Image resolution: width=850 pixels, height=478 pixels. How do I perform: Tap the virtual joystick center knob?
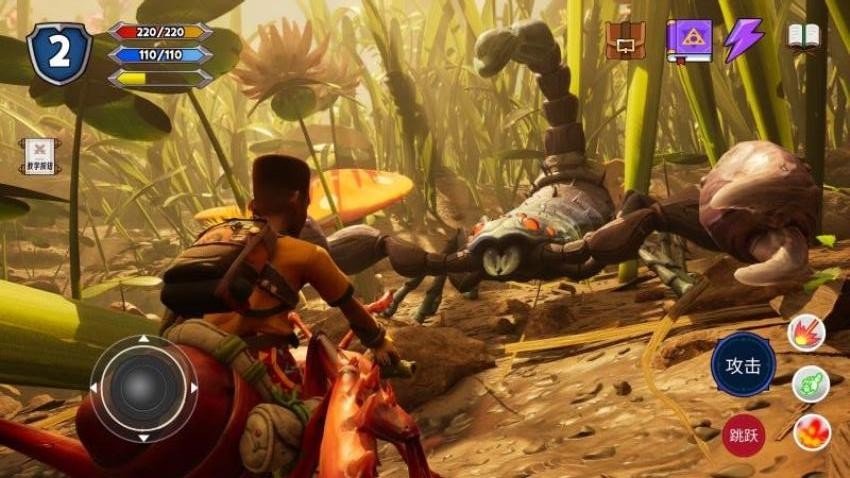143,388
